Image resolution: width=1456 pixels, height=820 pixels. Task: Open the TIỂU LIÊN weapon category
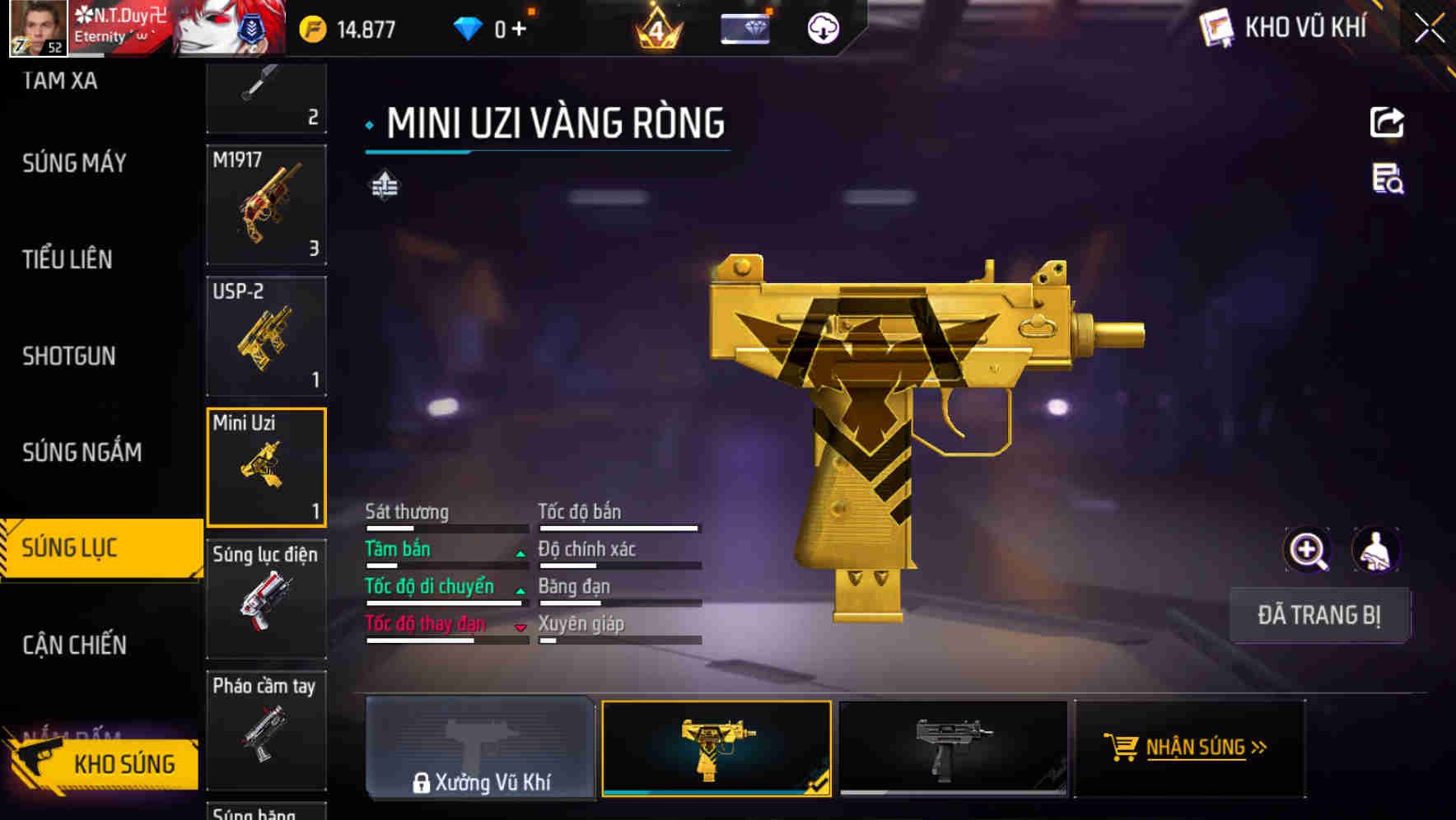pos(67,259)
